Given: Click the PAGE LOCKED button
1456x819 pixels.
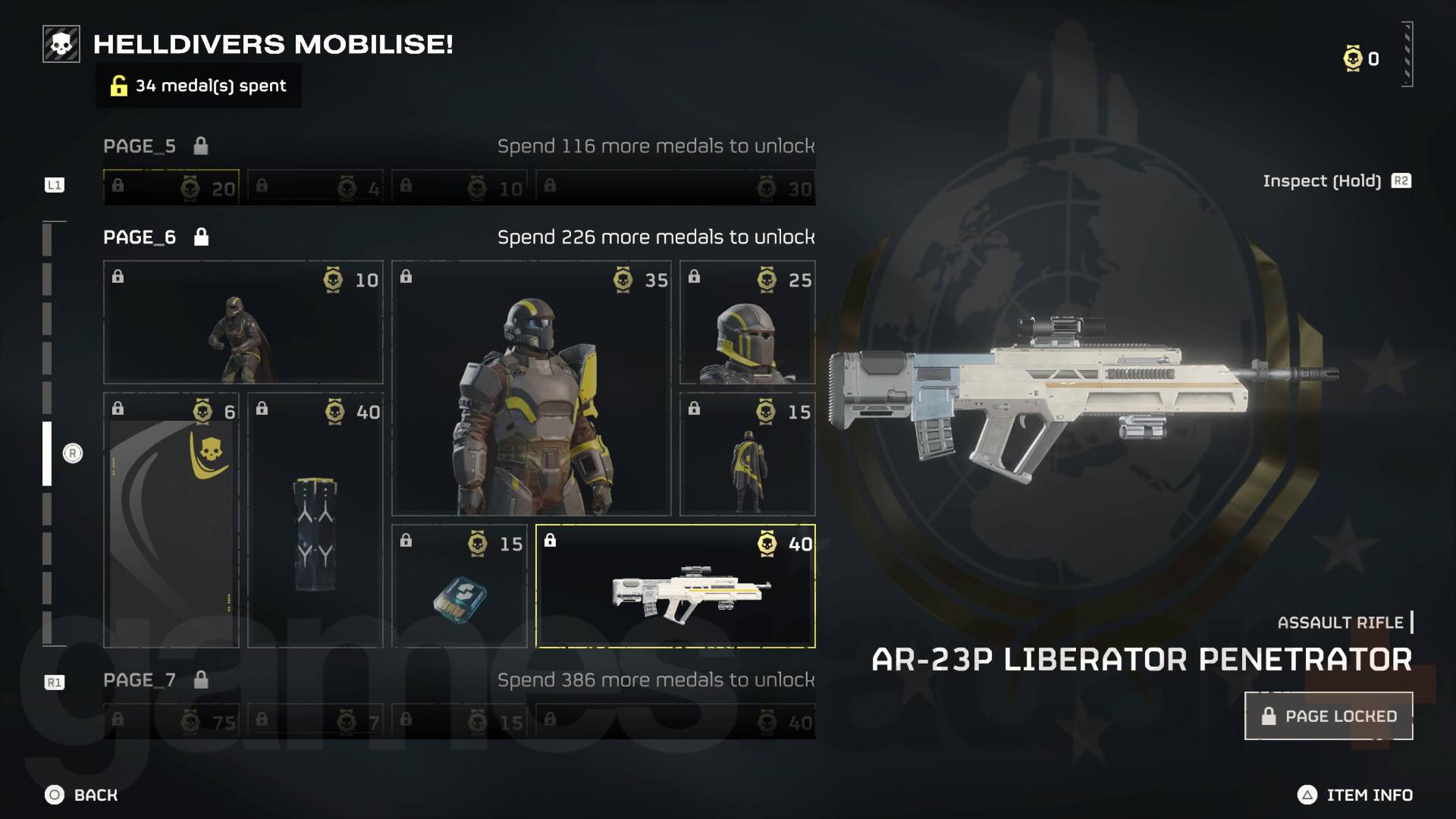Looking at the screenshot, I should coord(1328,715).
